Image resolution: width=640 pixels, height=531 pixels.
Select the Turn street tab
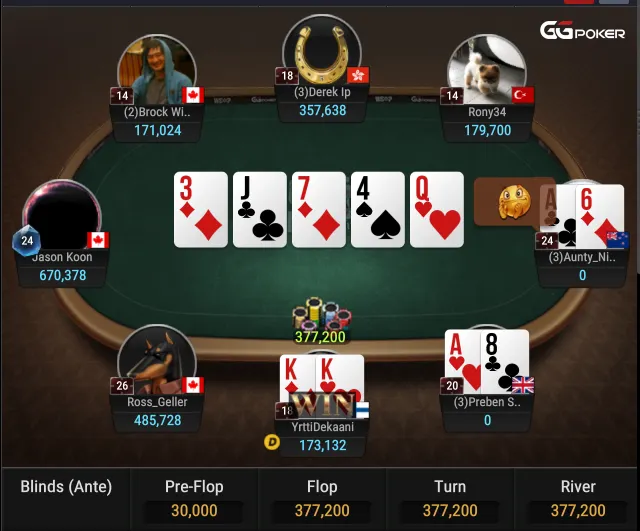pos(450,498)
